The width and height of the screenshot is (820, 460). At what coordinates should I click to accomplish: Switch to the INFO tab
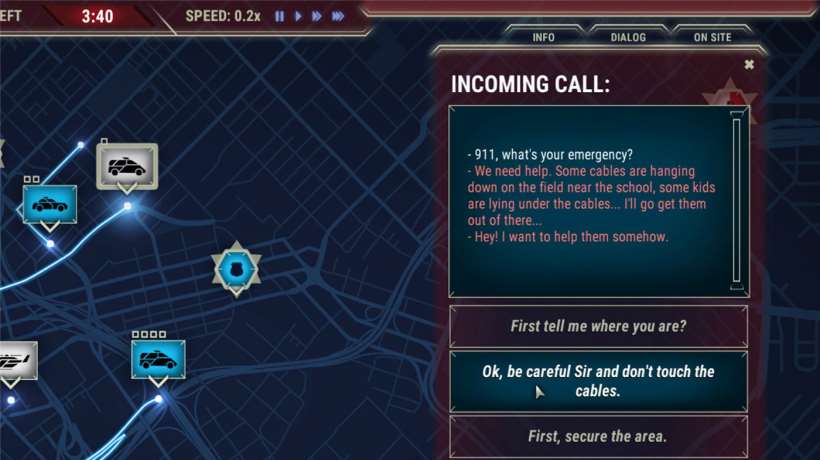coord(544,38)
